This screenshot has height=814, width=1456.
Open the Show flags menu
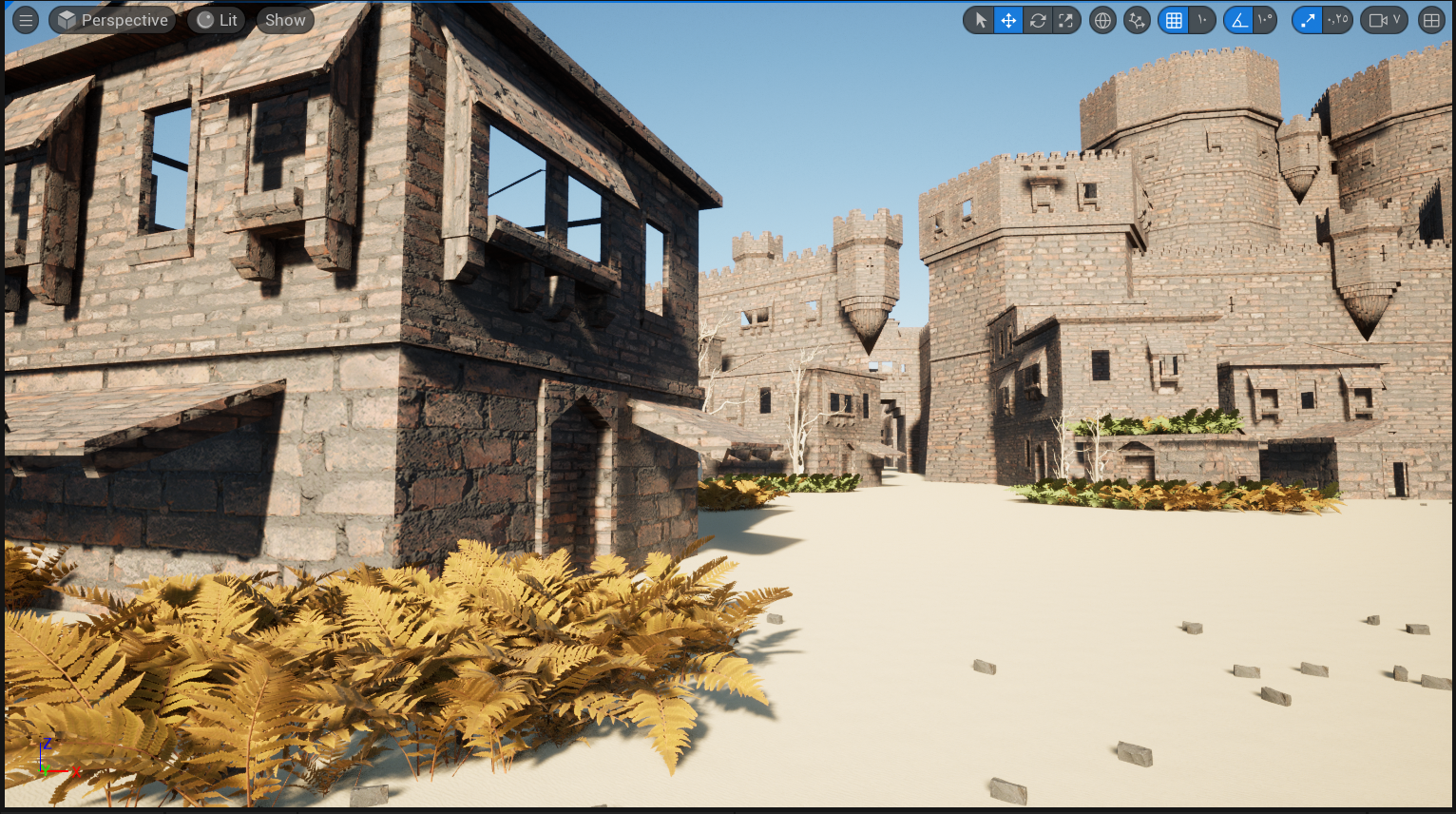[x=285, y=20]
